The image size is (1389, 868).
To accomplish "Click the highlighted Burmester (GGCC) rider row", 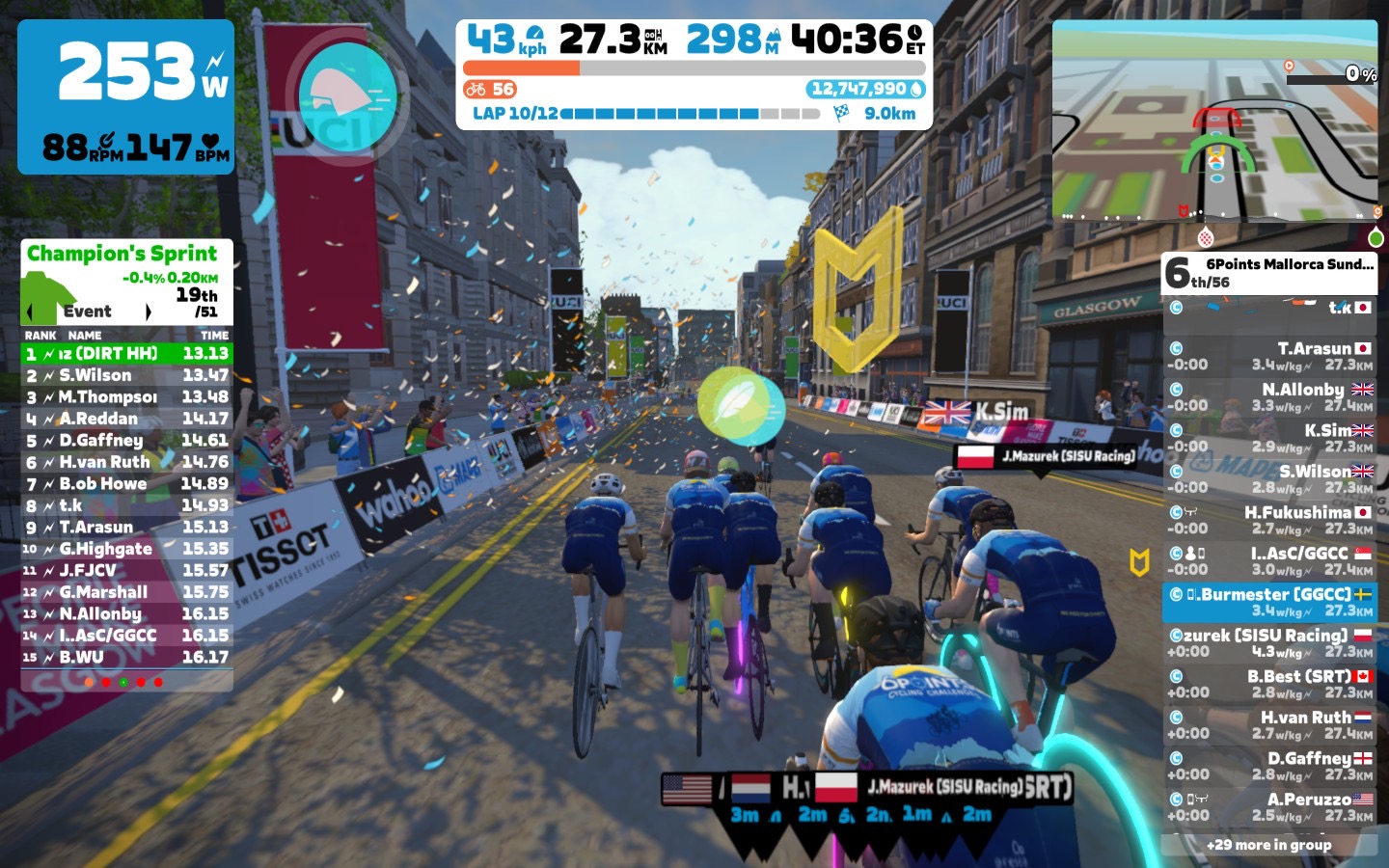I will point(1269,602).
